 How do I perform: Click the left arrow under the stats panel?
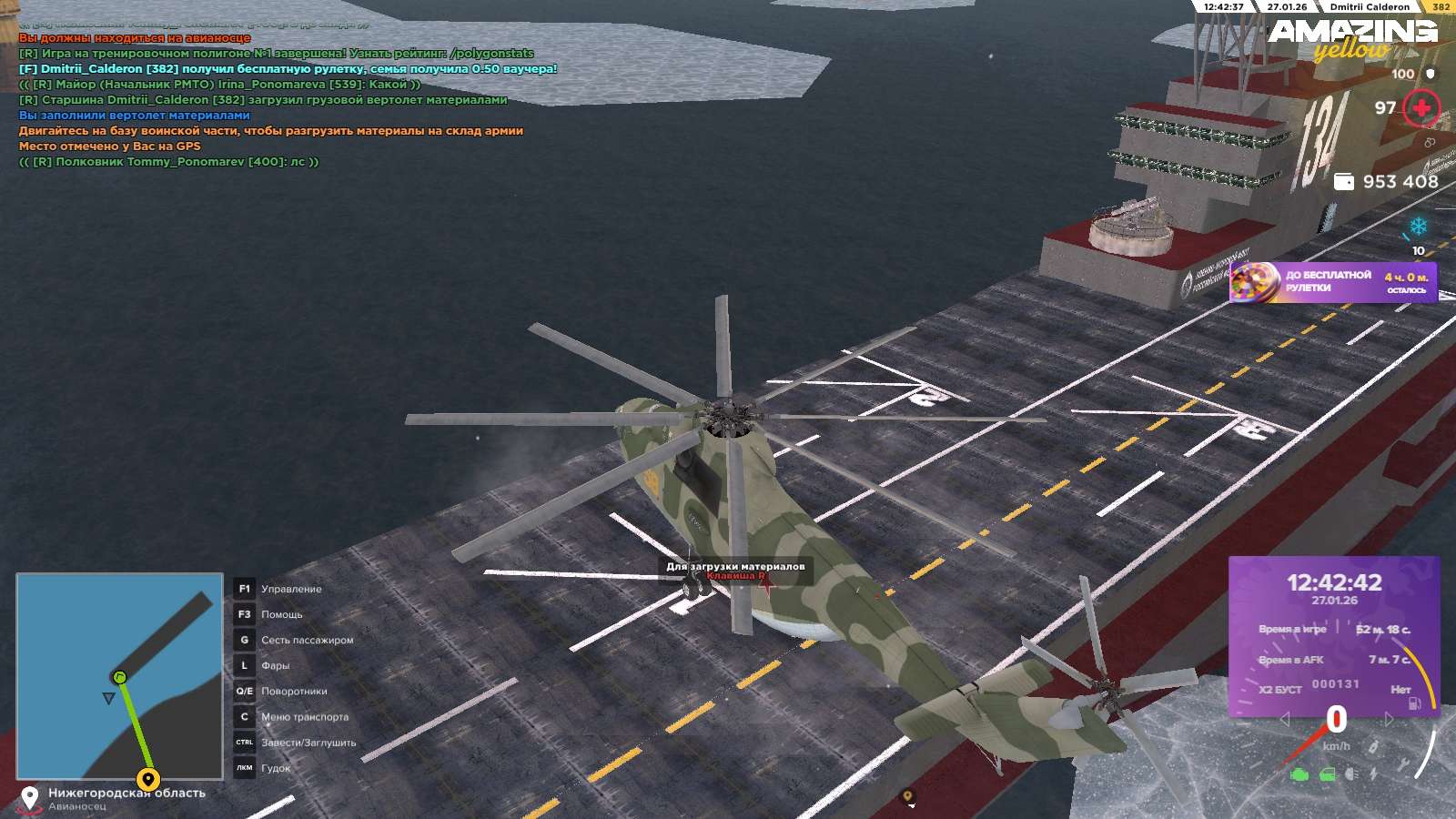tap(1285, 720)
